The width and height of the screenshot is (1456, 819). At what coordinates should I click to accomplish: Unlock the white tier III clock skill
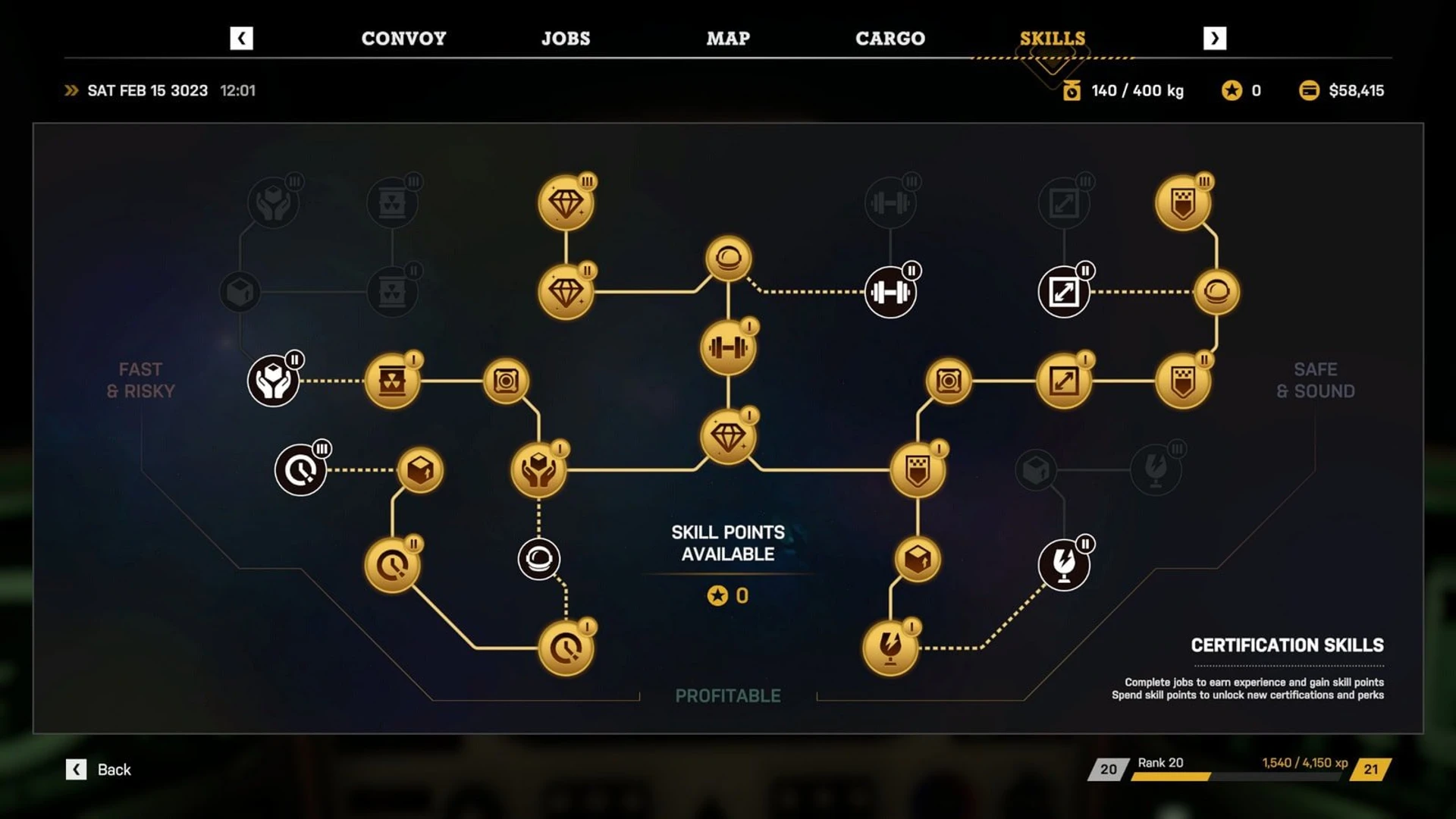click(x=300, y=470)
